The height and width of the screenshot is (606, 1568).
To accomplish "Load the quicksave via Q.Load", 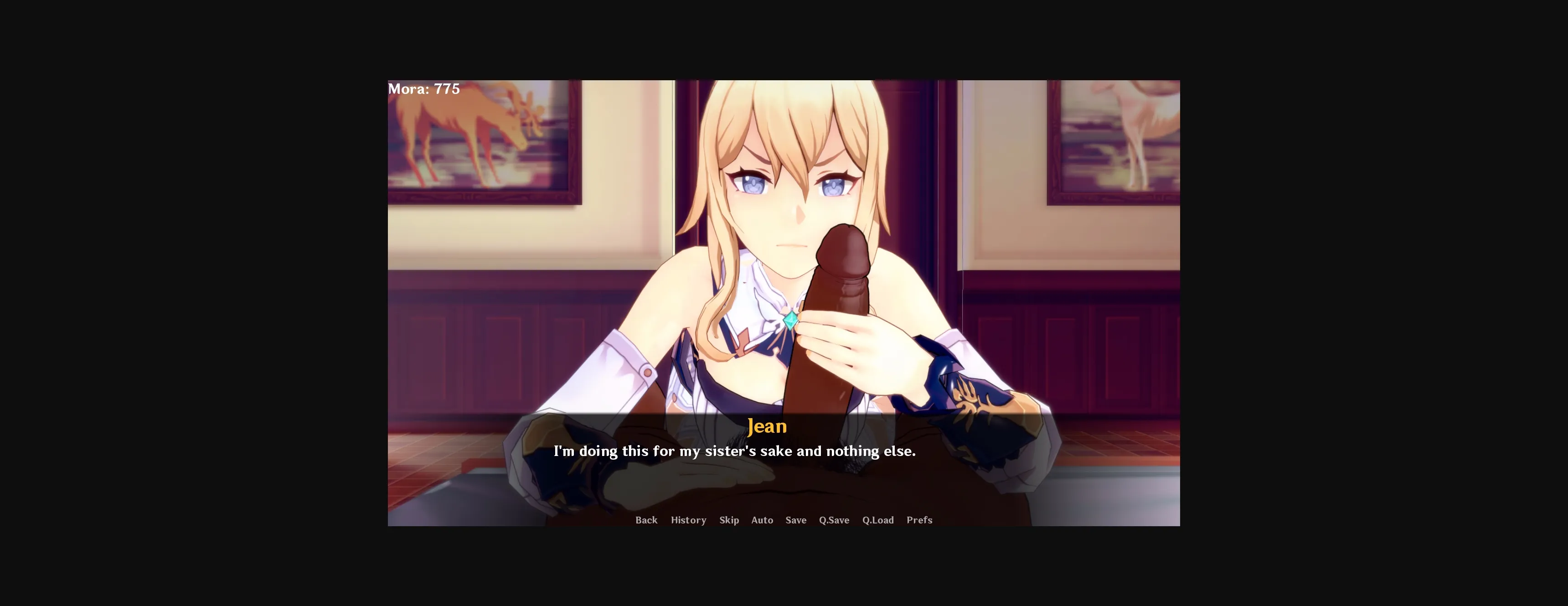I will click(x=878, y=520).
